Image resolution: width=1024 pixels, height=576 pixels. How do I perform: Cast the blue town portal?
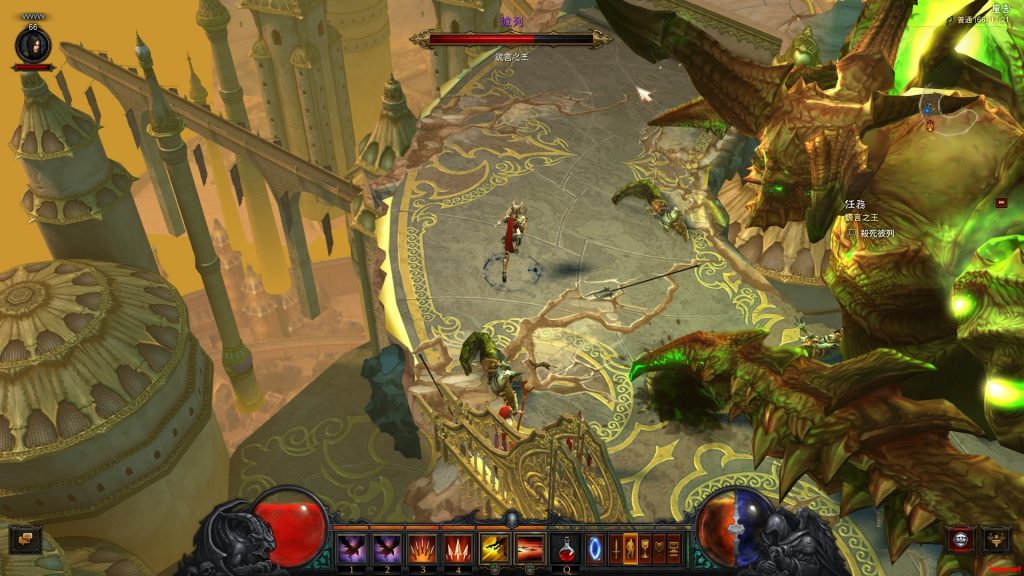pyautogui.click(x=595, y=548)
